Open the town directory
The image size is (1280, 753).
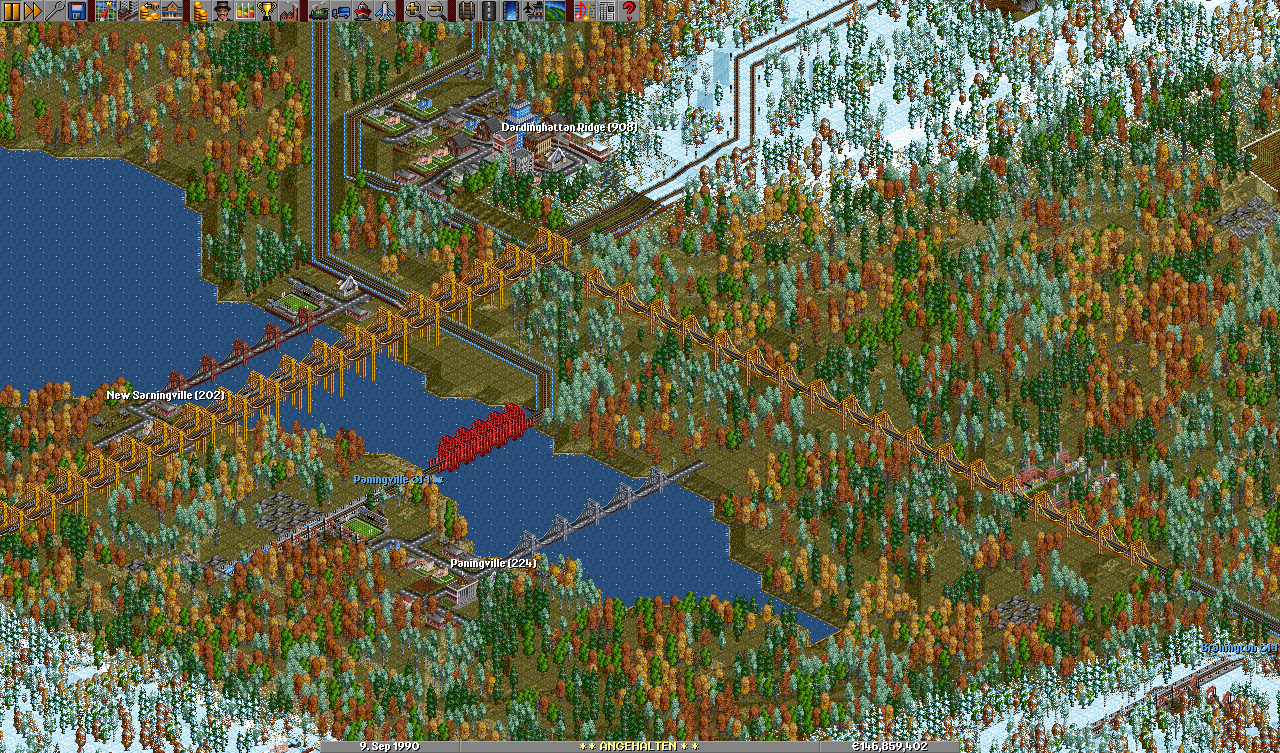[127, 11]
